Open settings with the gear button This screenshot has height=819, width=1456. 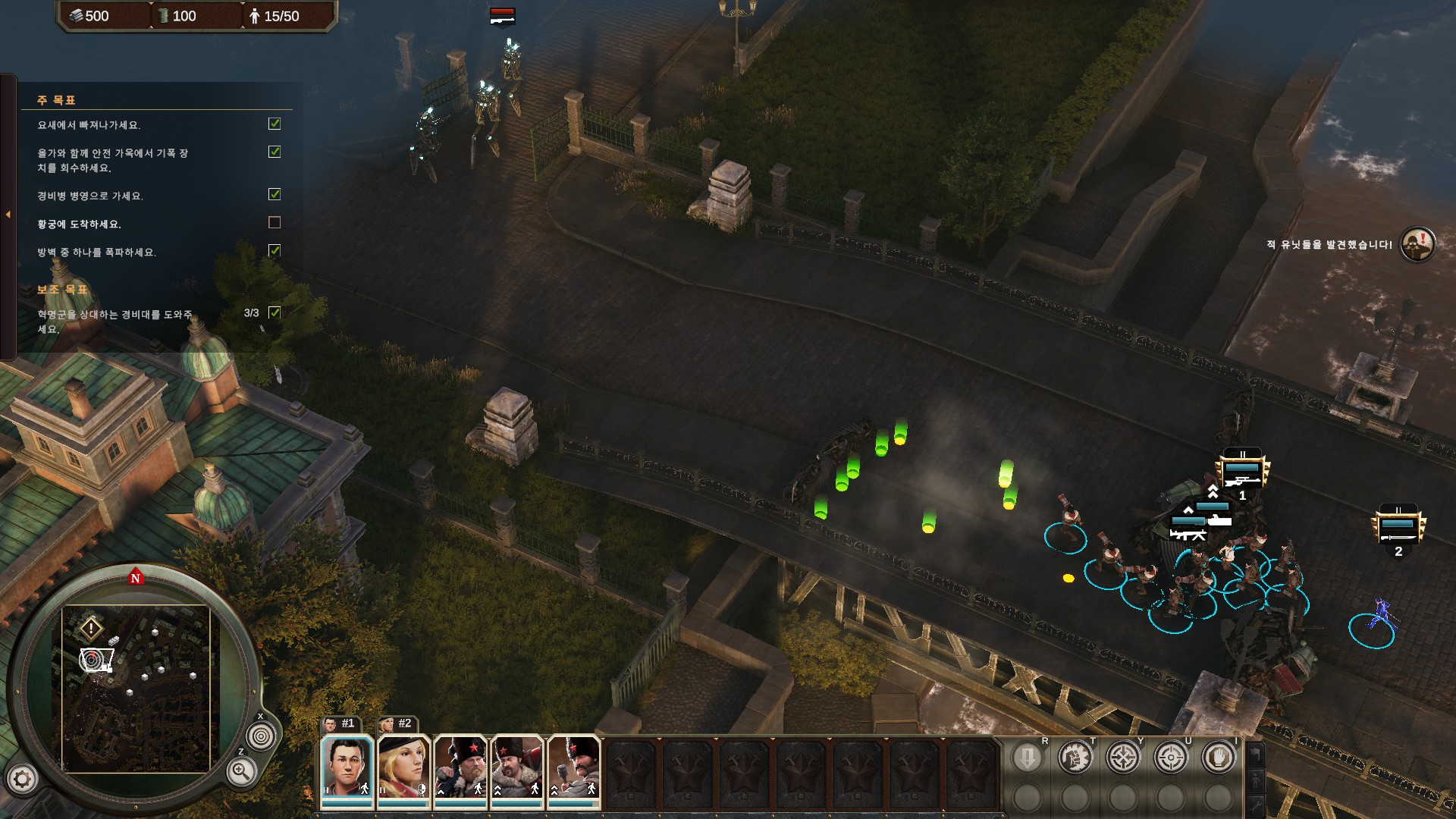coord(22,778)
